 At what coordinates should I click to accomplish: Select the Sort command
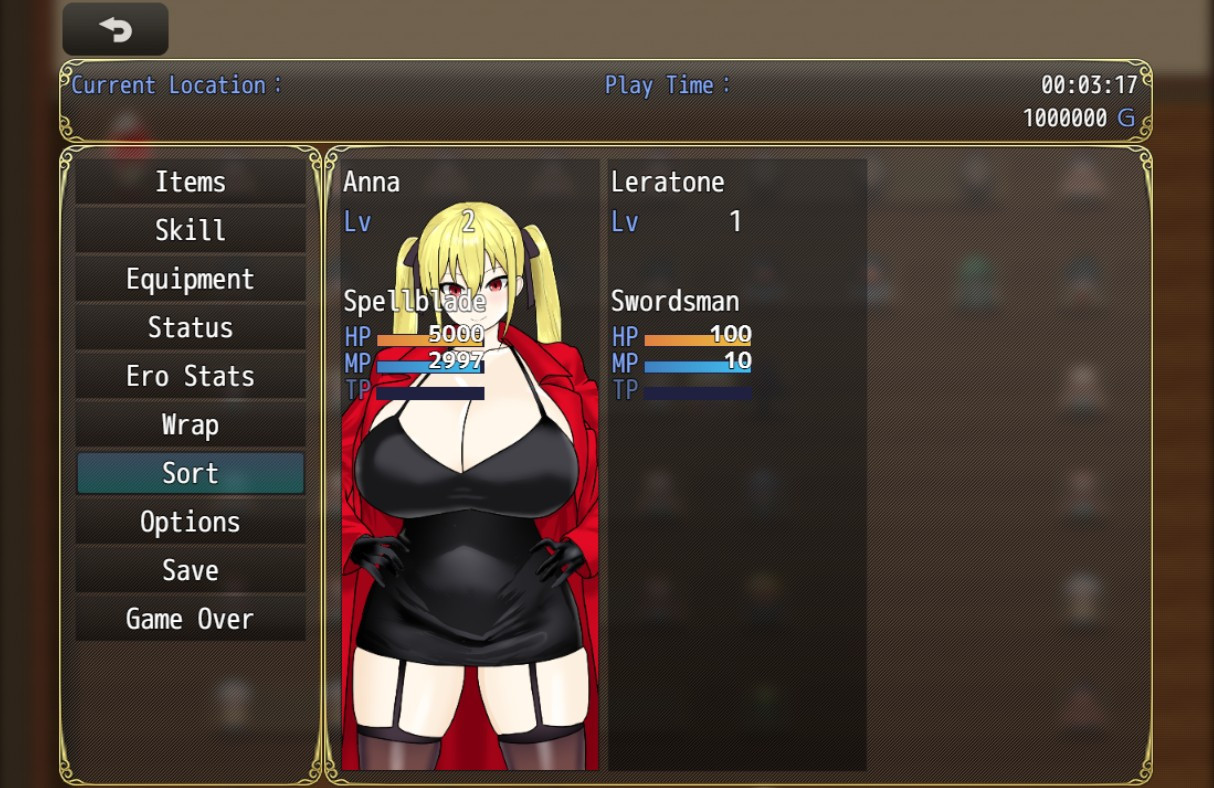pos(190,473)
